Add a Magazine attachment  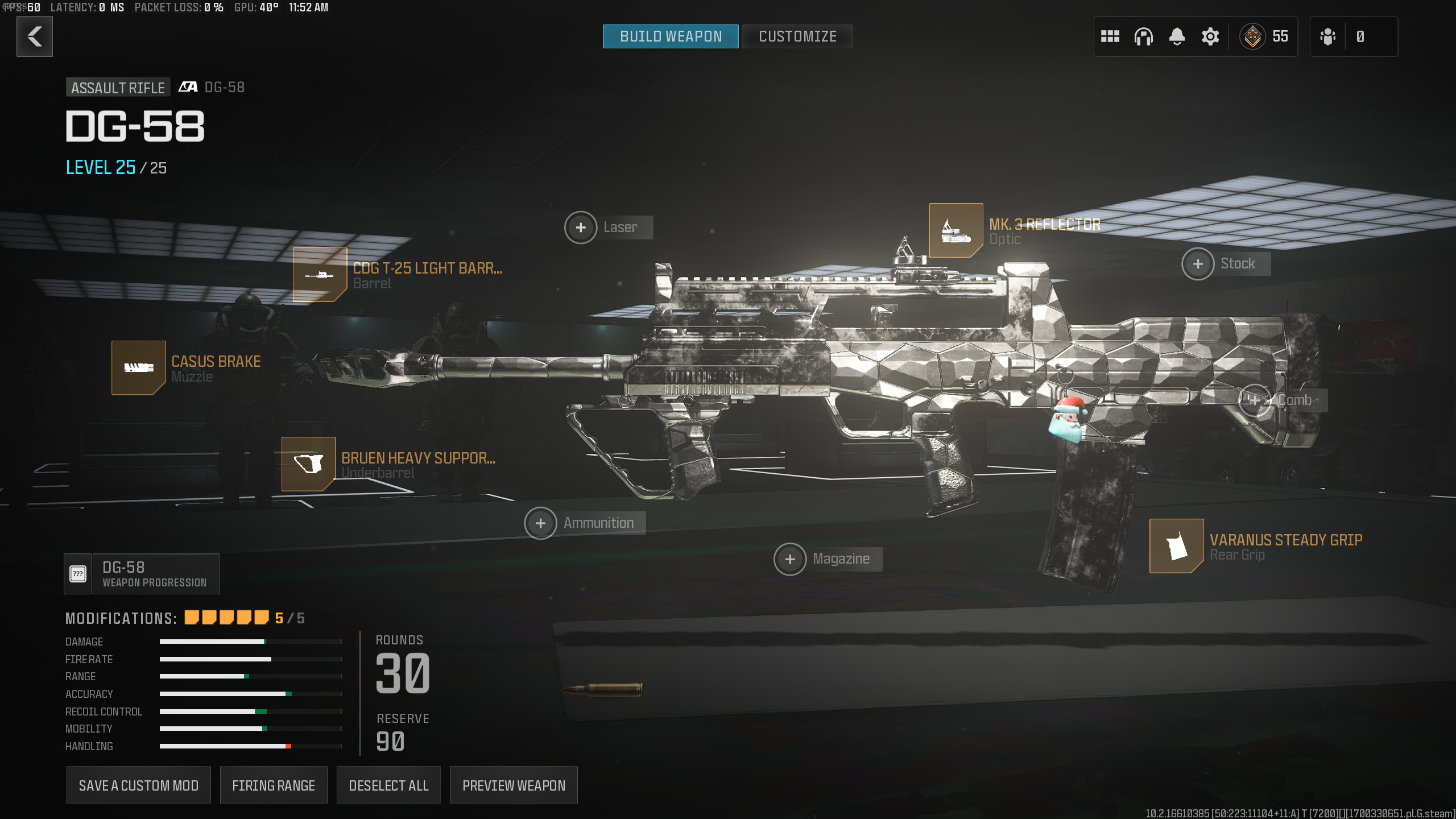pos(790,559)
